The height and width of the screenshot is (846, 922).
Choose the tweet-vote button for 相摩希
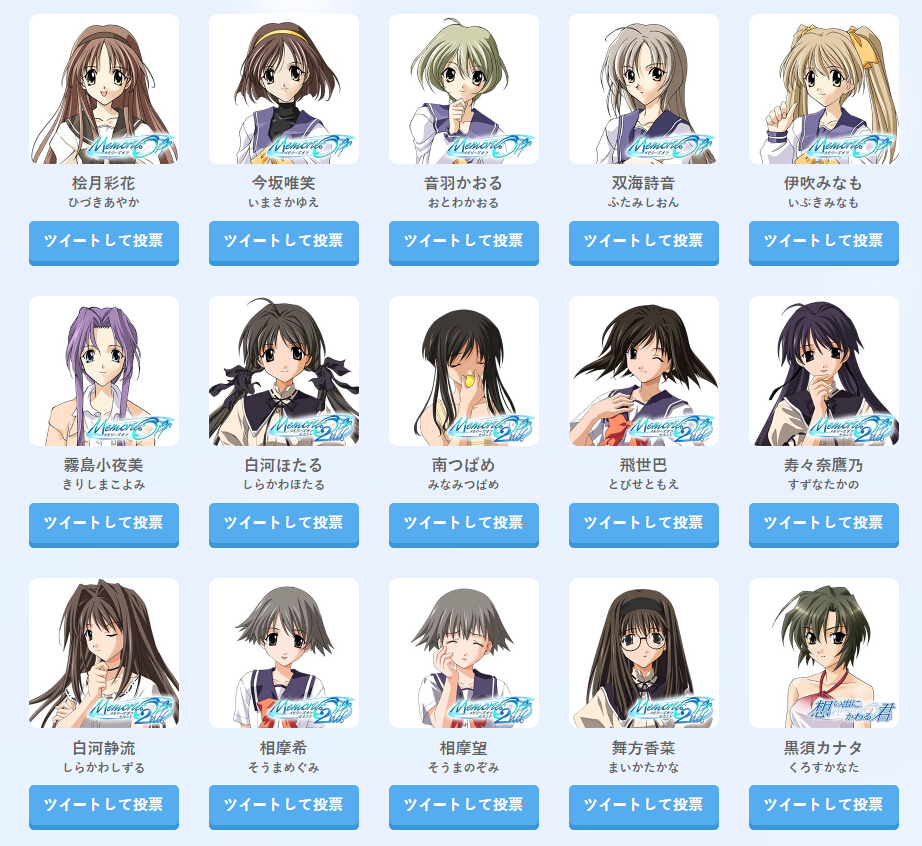[x=284, y=806]
